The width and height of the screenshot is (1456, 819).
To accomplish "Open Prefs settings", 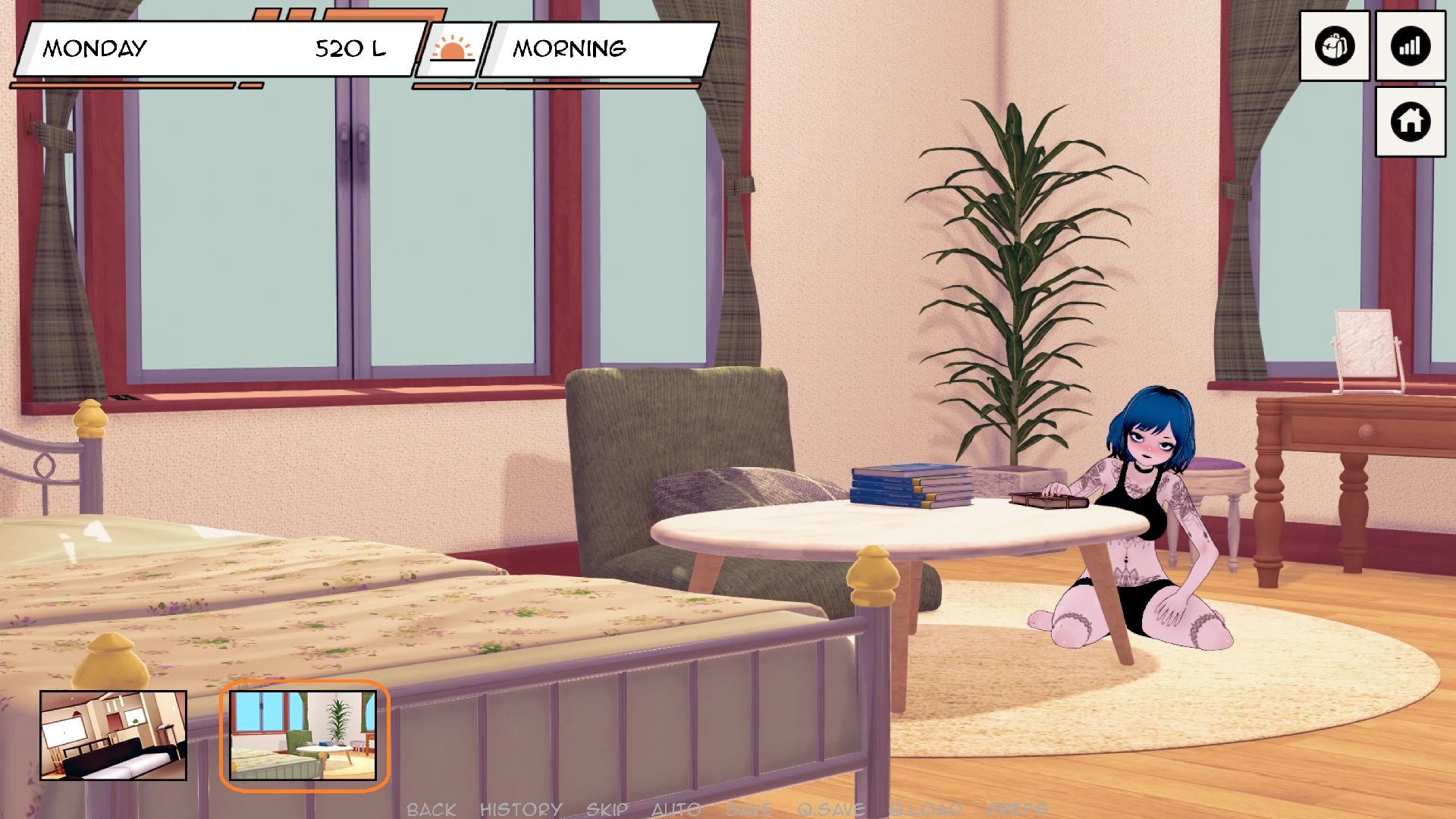I will coord(1017,809).
